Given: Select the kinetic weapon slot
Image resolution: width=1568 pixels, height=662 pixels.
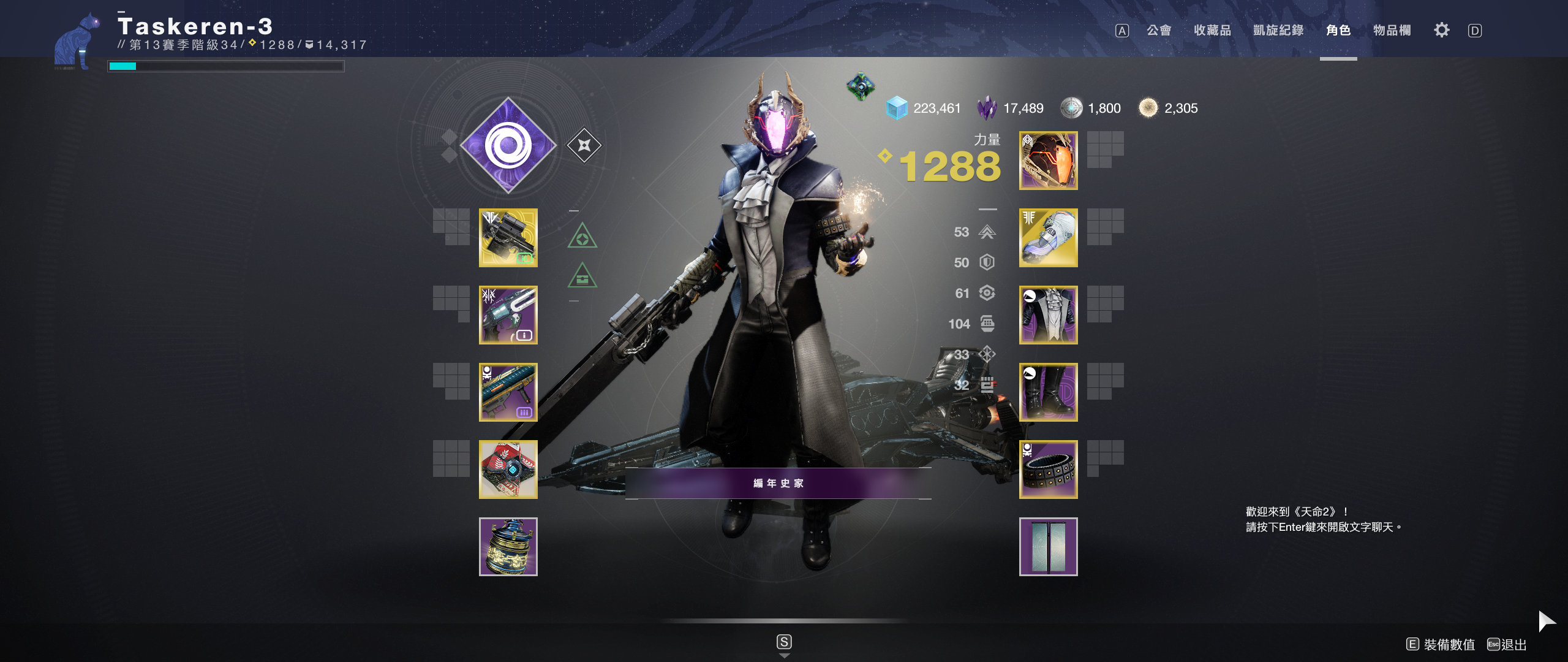Looking at the screenshot, I should click(508, 238).
